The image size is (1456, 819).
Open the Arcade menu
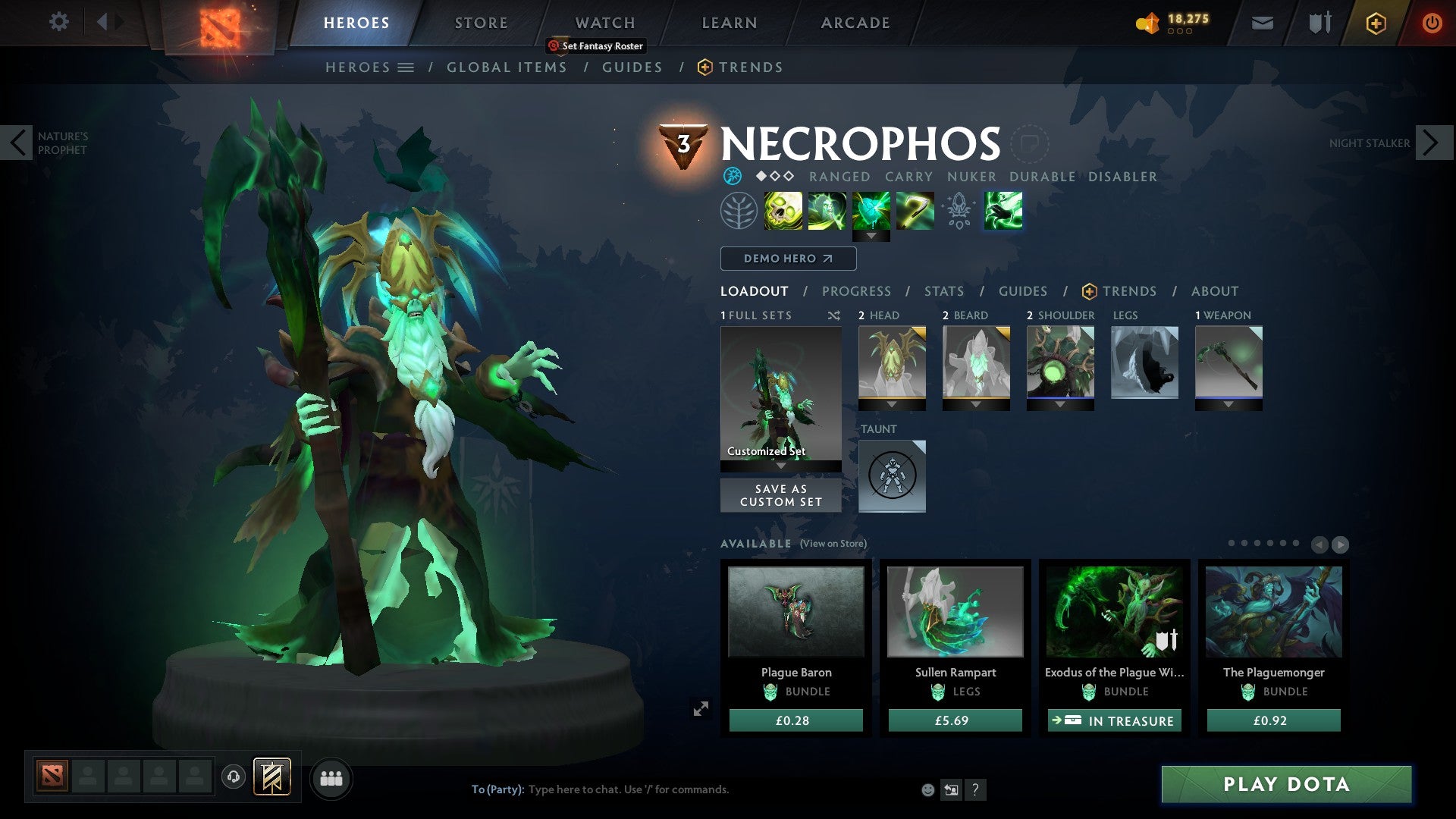(x=855, y=22)
